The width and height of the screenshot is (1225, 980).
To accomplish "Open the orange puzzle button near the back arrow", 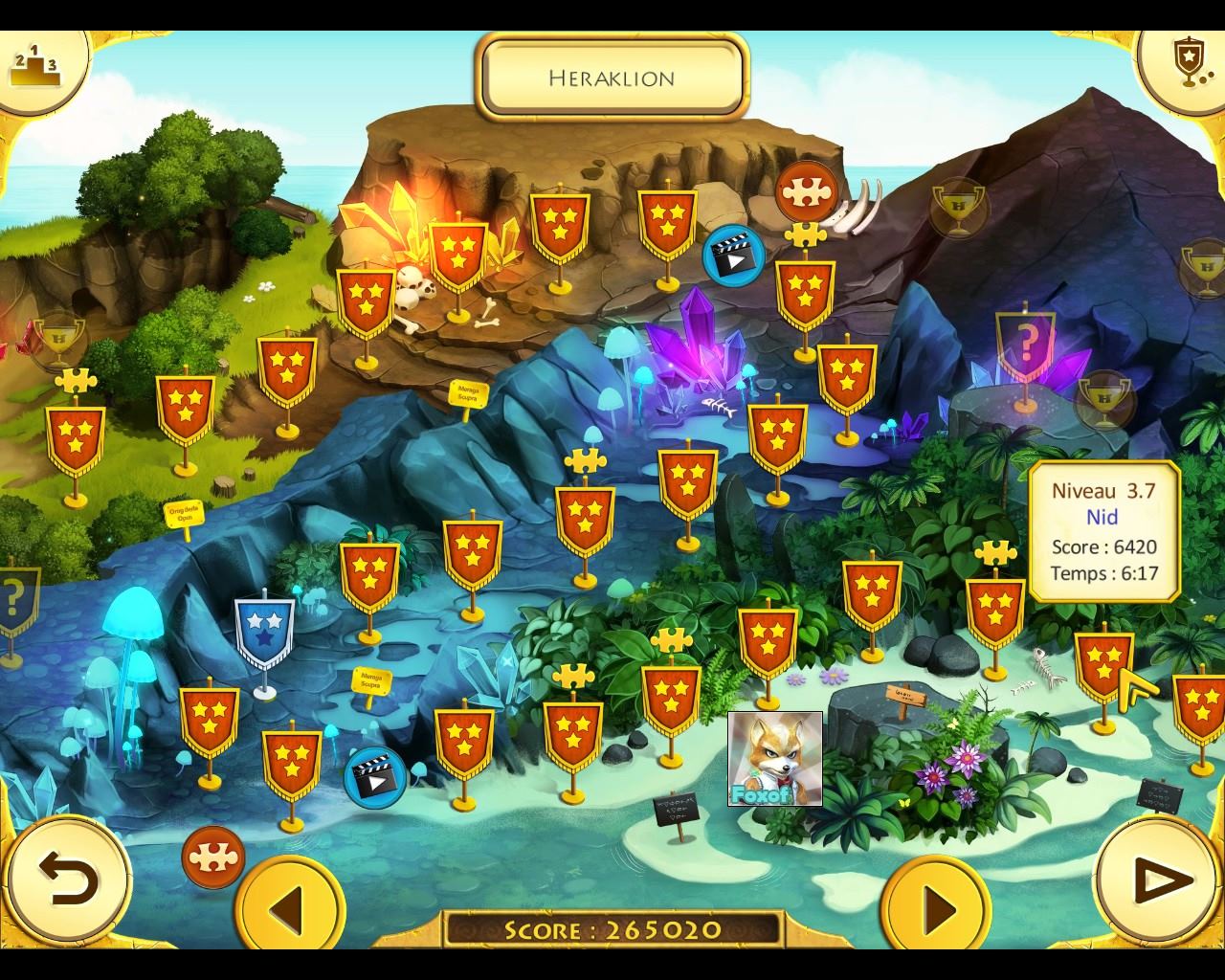I will pyautogui.click(x=212, y=857).
